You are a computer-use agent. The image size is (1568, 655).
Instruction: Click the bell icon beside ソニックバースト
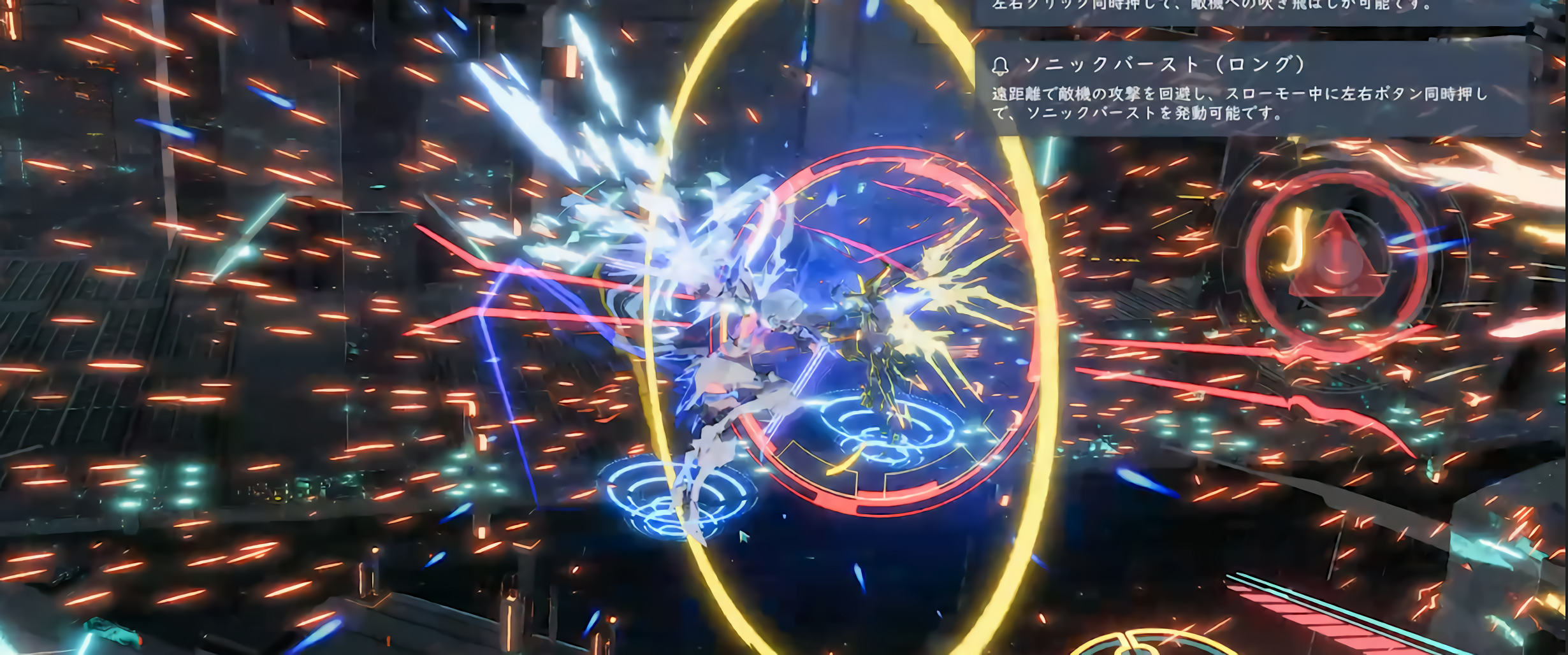1001,65
